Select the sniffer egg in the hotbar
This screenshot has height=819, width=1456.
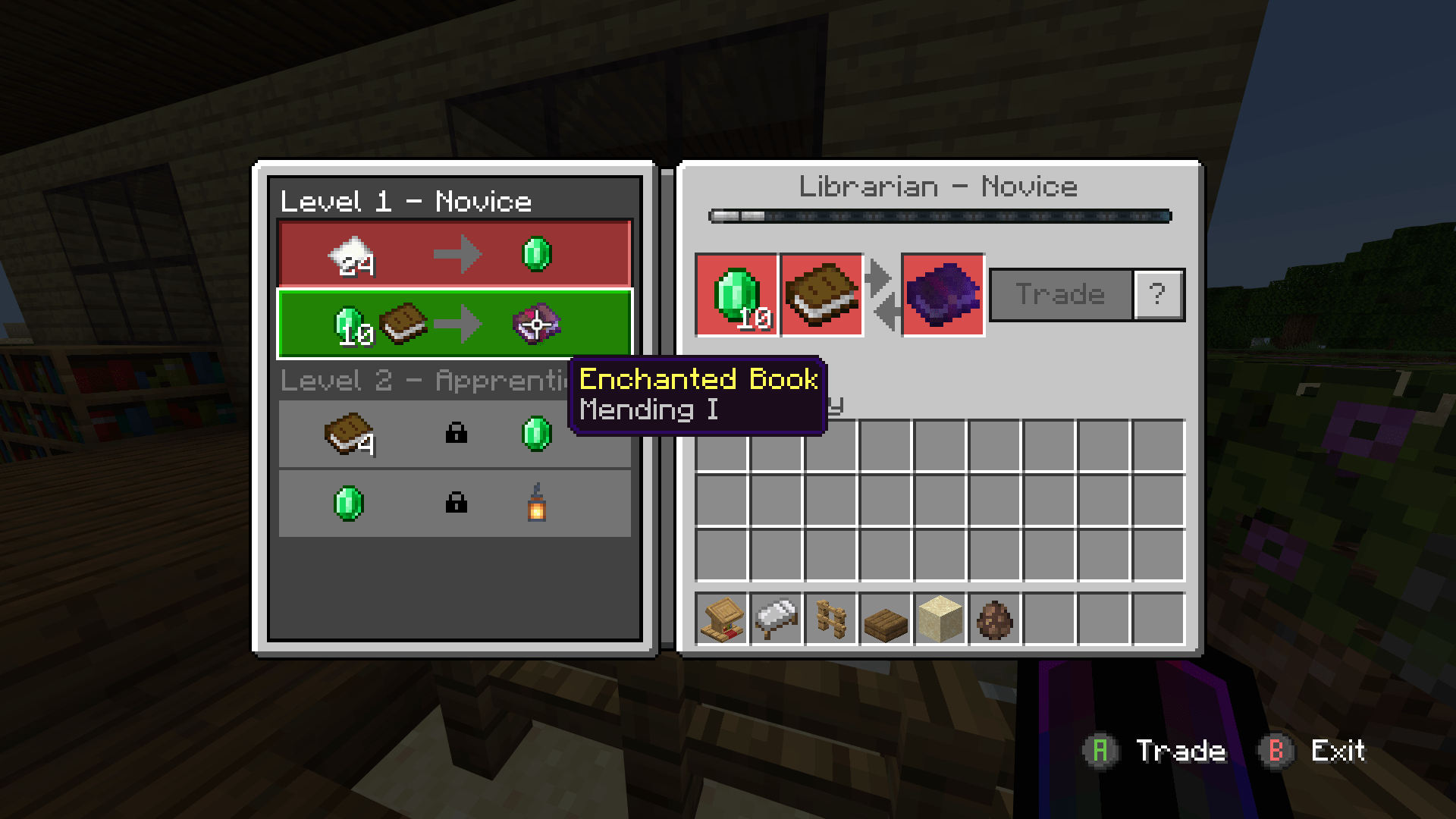(994, 620)
